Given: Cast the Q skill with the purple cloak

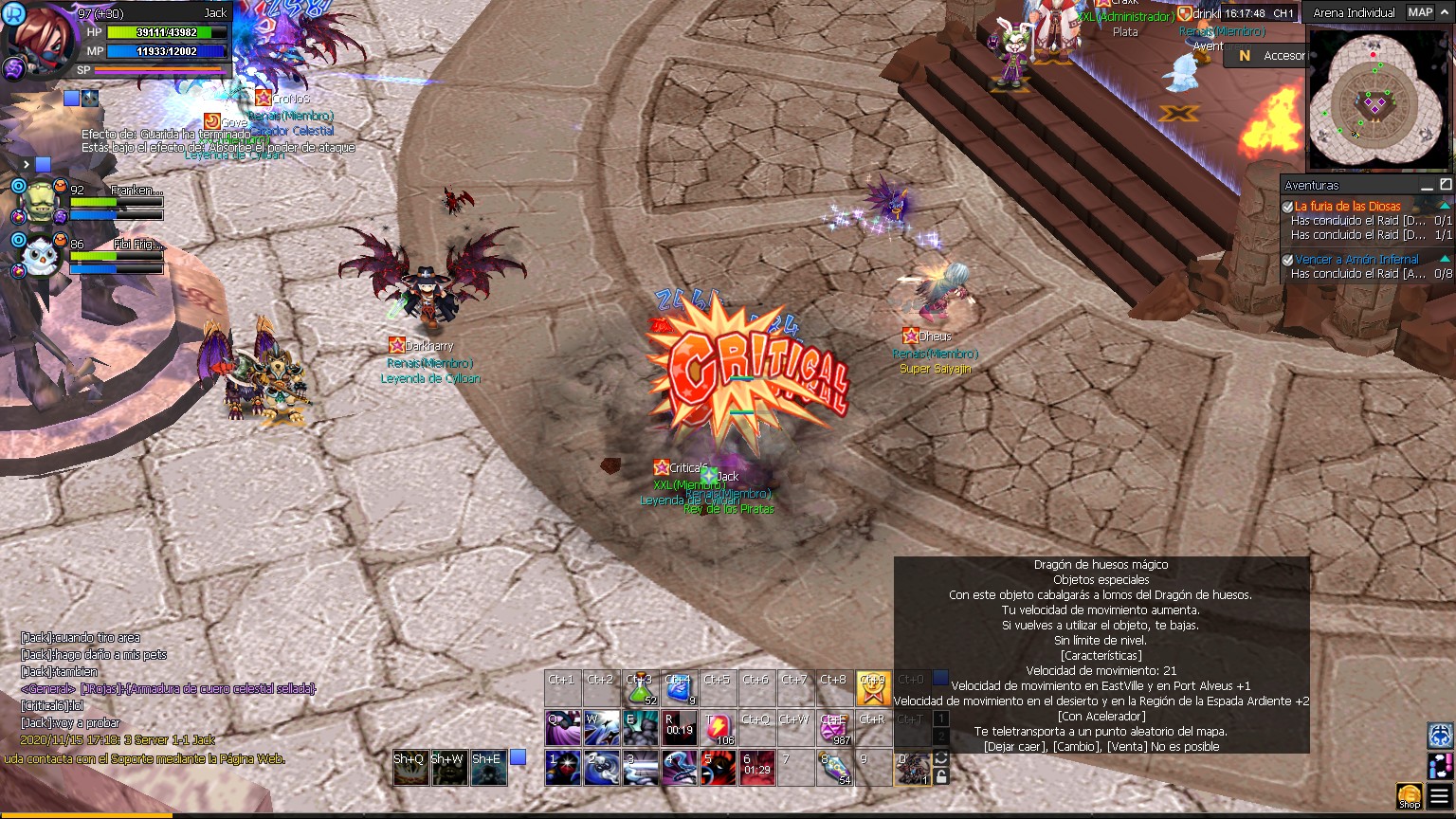Looking at the screenshot, I should 563,728.
